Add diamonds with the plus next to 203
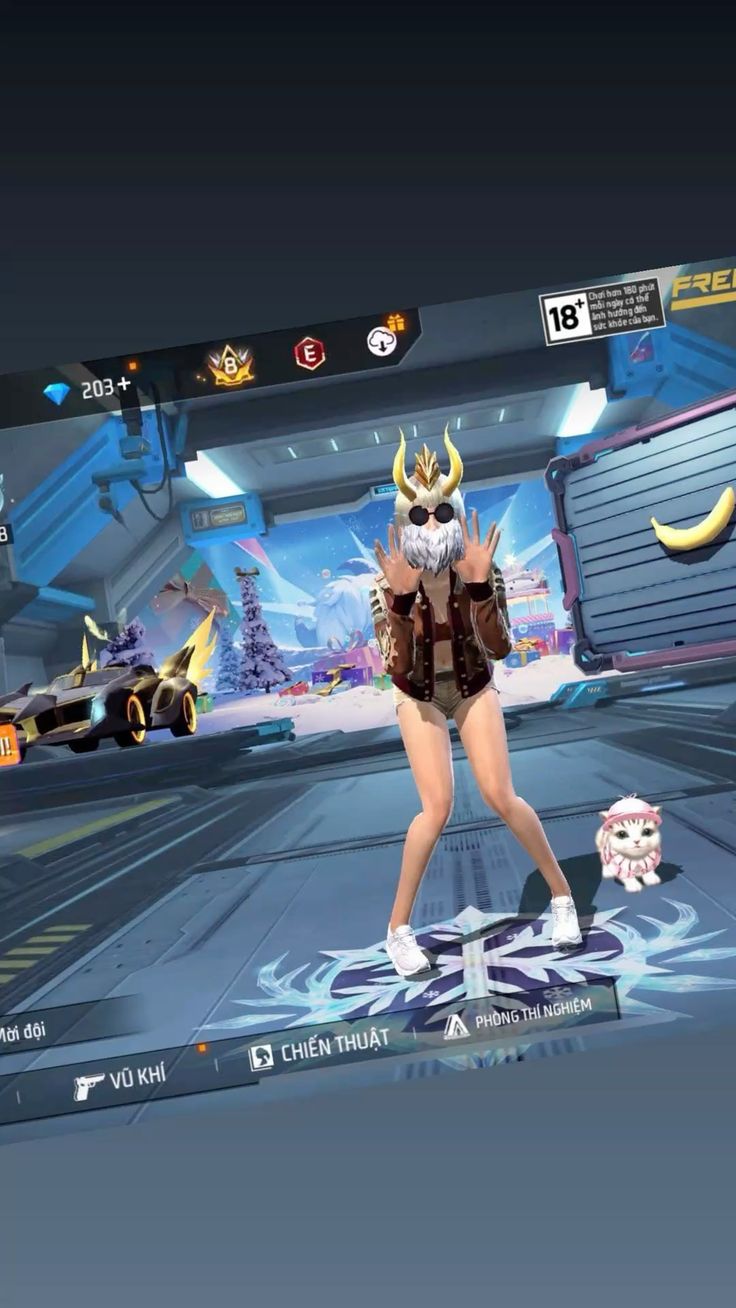The height and width of the screenshot is (1308, 736). [124, 383]
